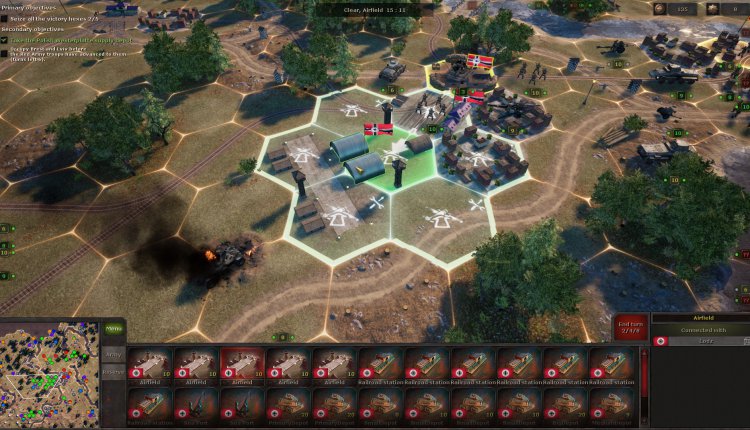This screenshot has width=750, height=430.
Task: Switch to the Reserve tab
Action: pos(113,373)
